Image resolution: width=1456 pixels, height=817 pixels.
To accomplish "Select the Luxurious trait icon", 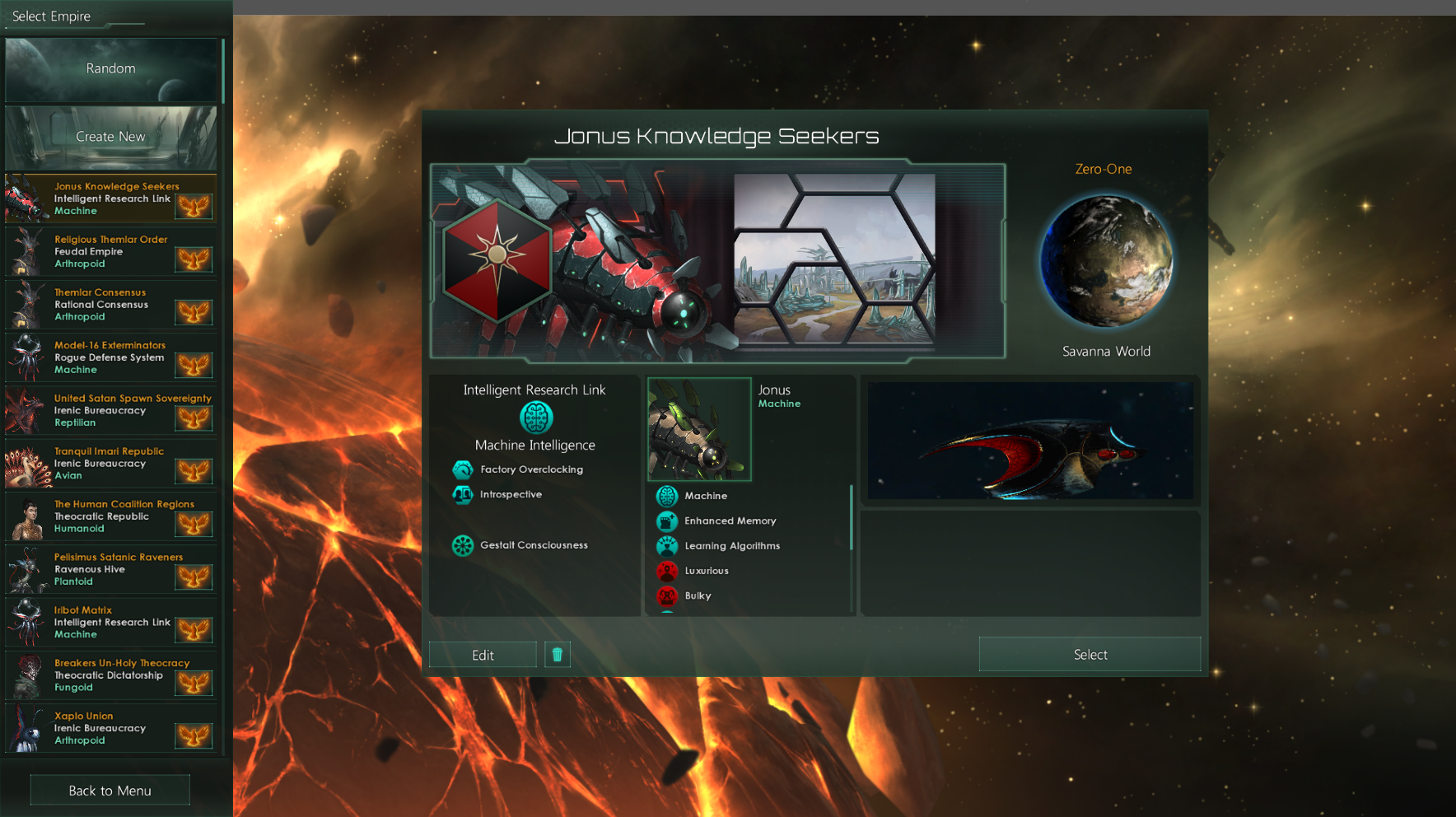I will (667, 571).
